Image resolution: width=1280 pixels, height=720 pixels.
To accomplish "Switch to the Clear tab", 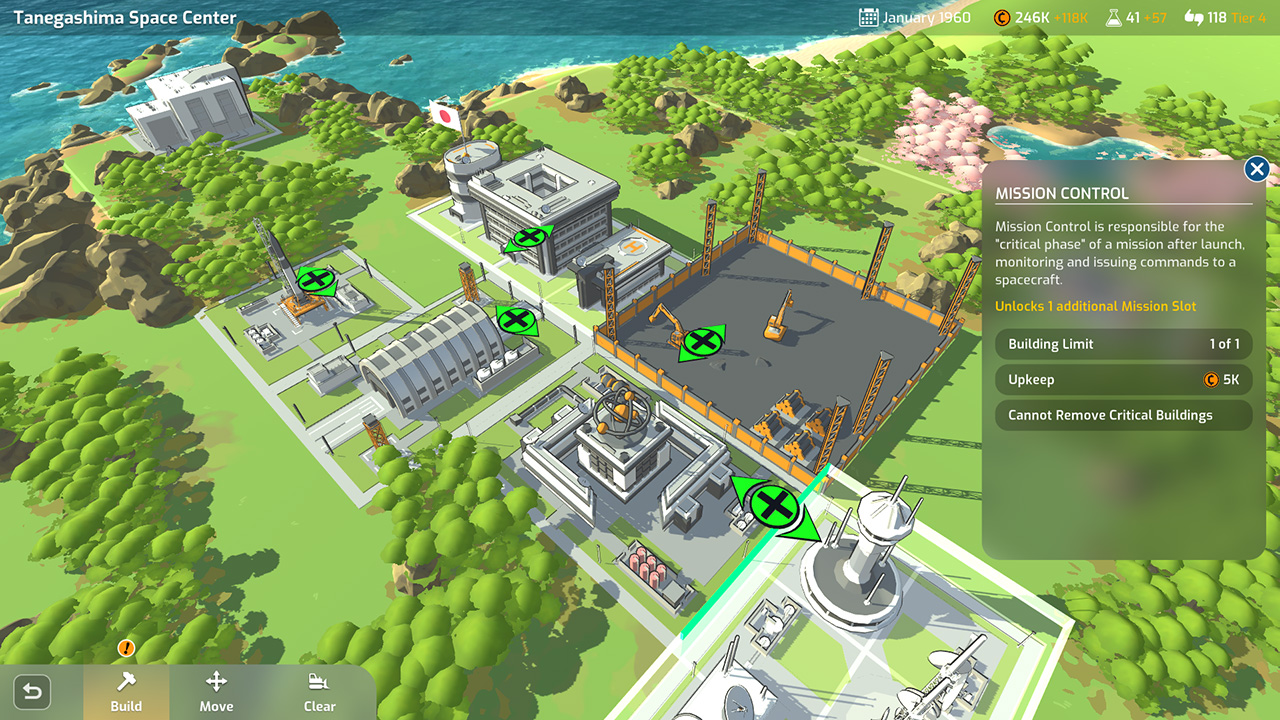I will 319,691.
